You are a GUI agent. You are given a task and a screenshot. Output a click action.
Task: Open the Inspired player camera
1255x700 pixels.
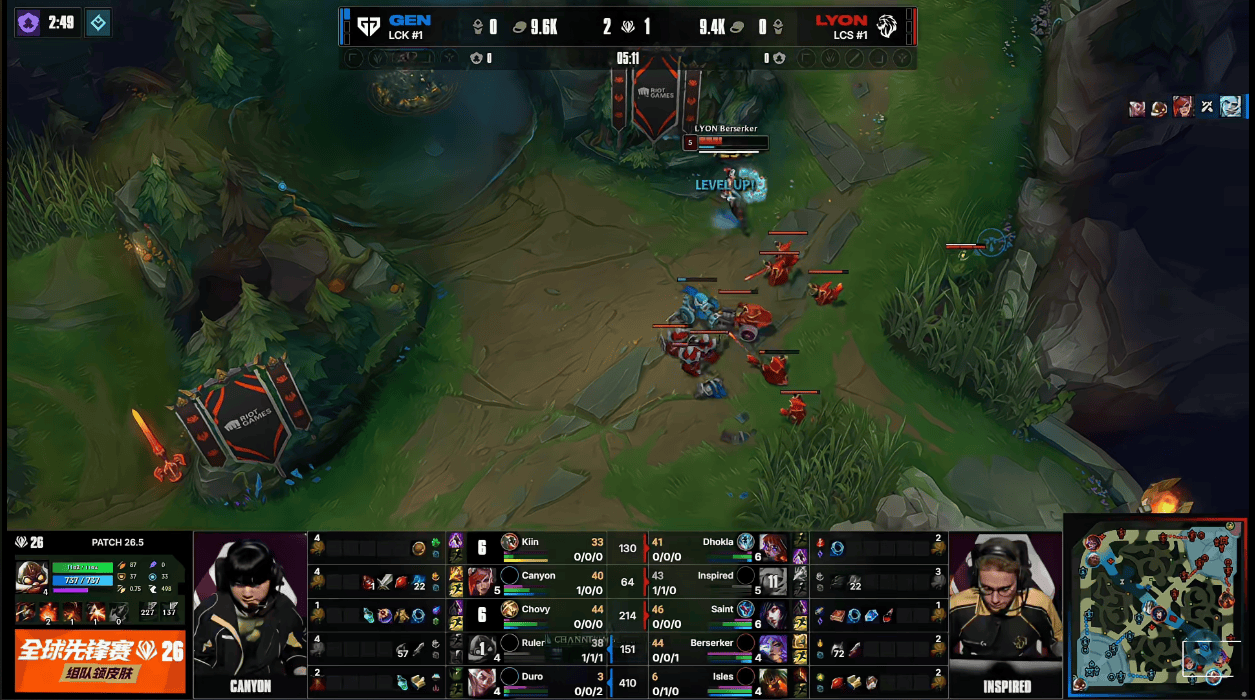pyautogui.click(x=1005, y=612)
